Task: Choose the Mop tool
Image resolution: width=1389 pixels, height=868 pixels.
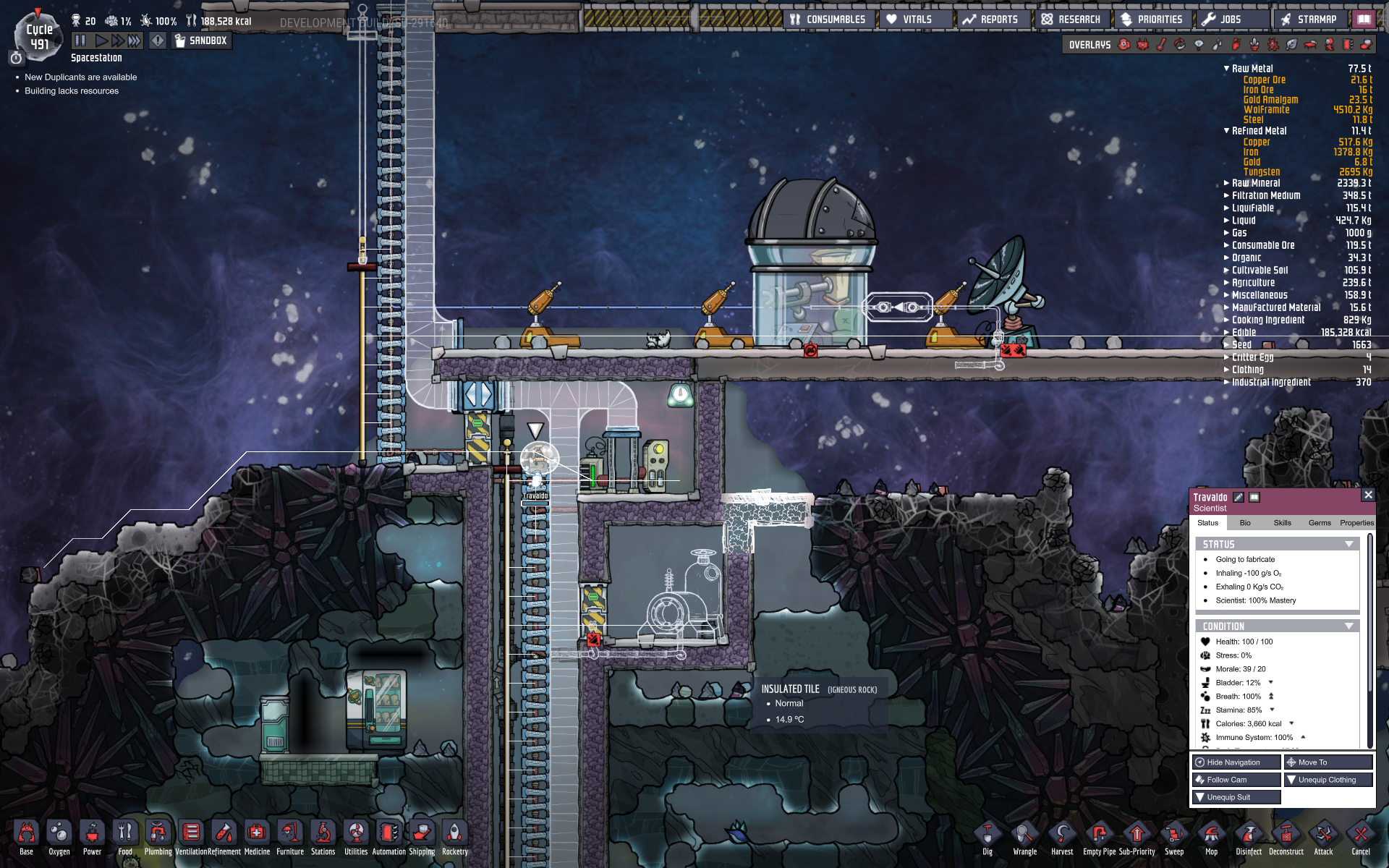Action: pyautogui.click(x=1211, y=838)
